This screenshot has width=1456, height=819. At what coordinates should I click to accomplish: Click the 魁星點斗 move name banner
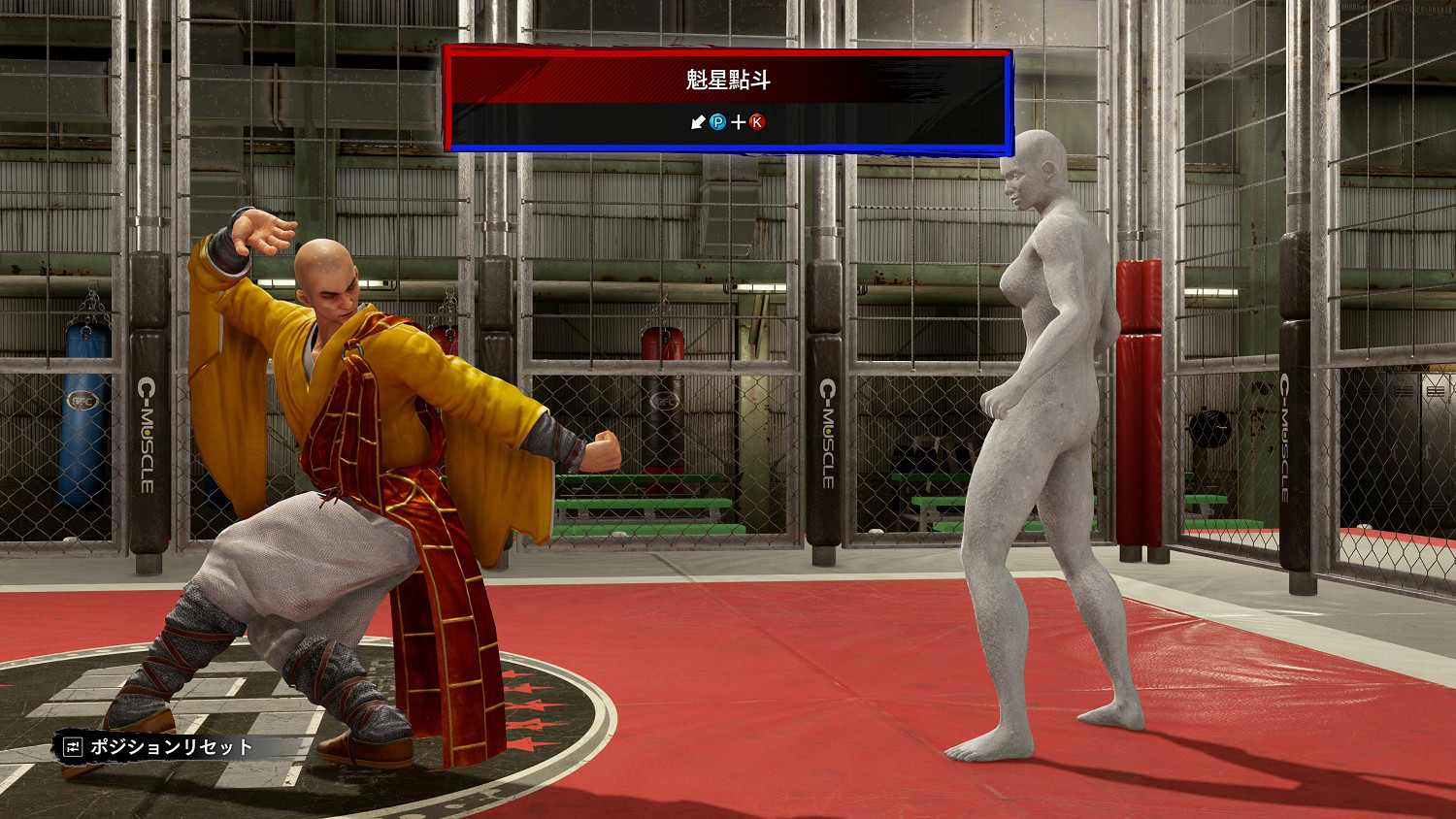coord(728,82)
